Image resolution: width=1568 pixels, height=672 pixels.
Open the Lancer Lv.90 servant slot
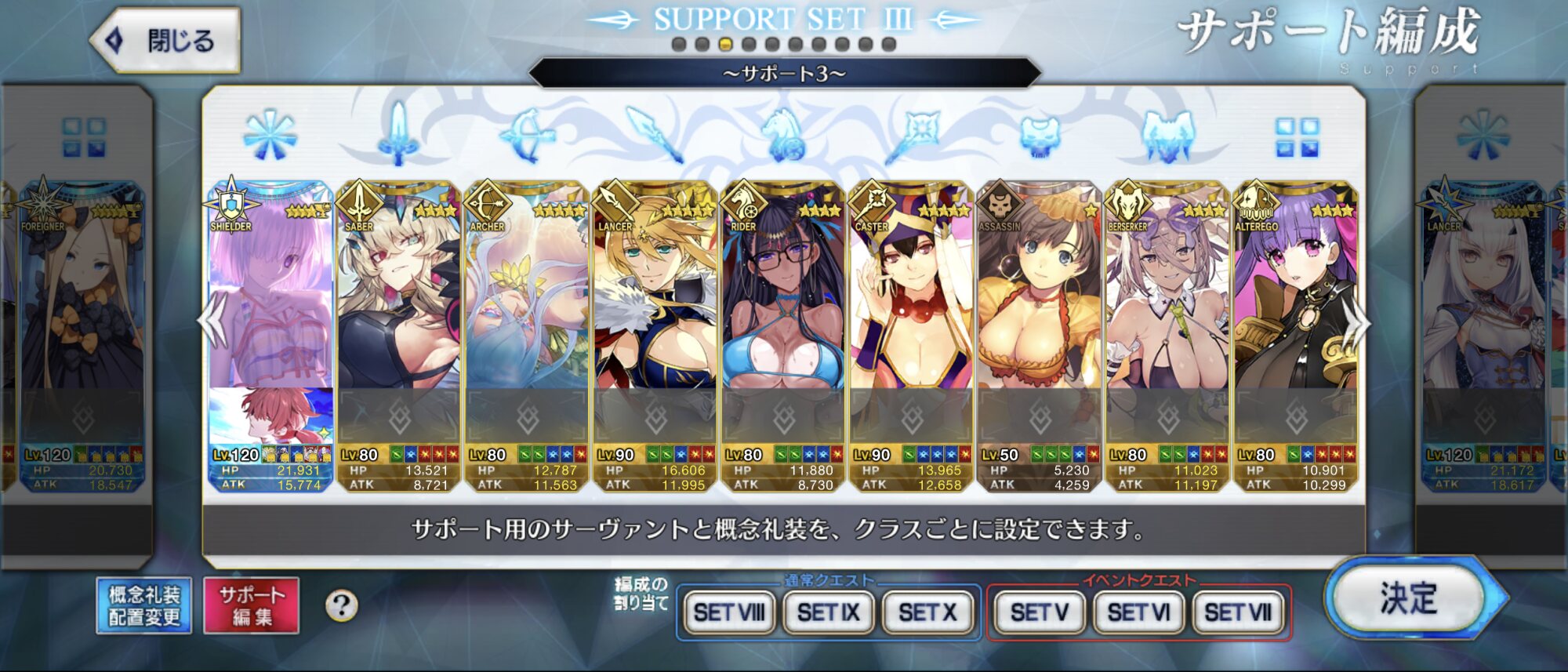(x=655, y=314)
